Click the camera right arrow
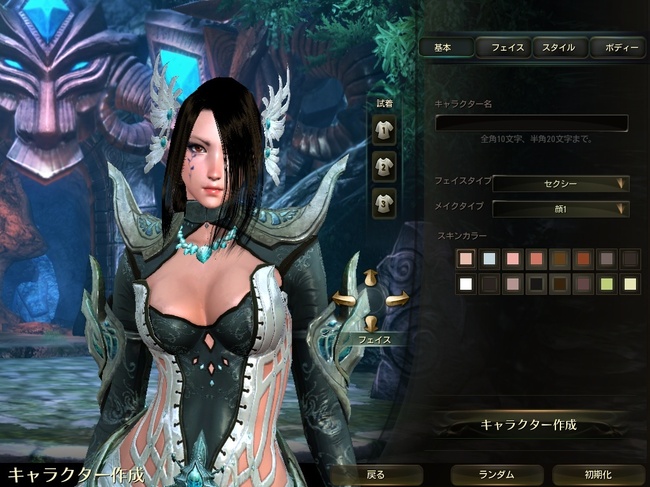 pos(397,298)
